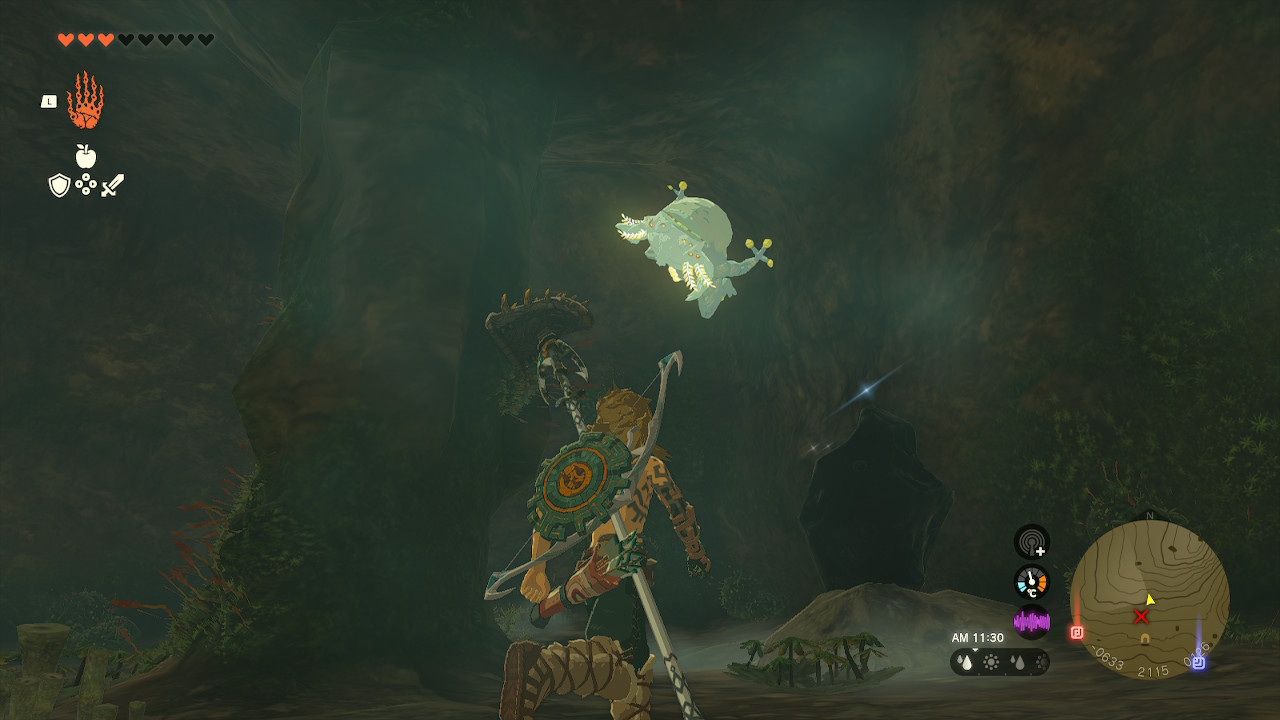Click the purple noise meter icon
The width and height of the screenshot is (1280, 720).
[x=1031, y=622]
